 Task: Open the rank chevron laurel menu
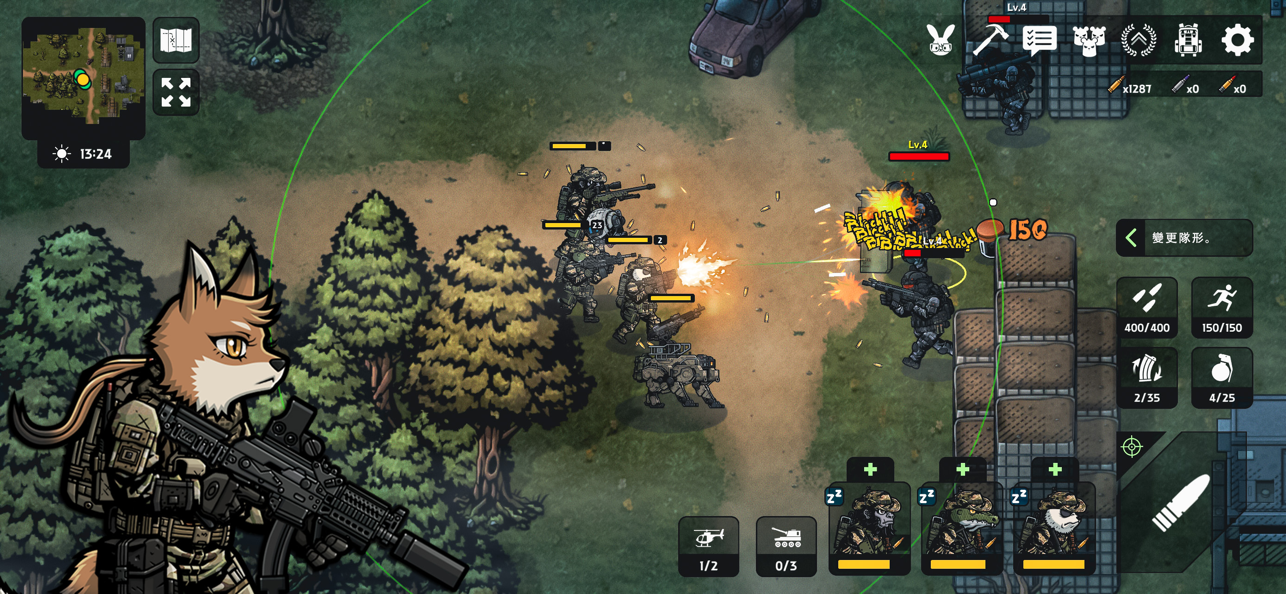click(1139, 40)
